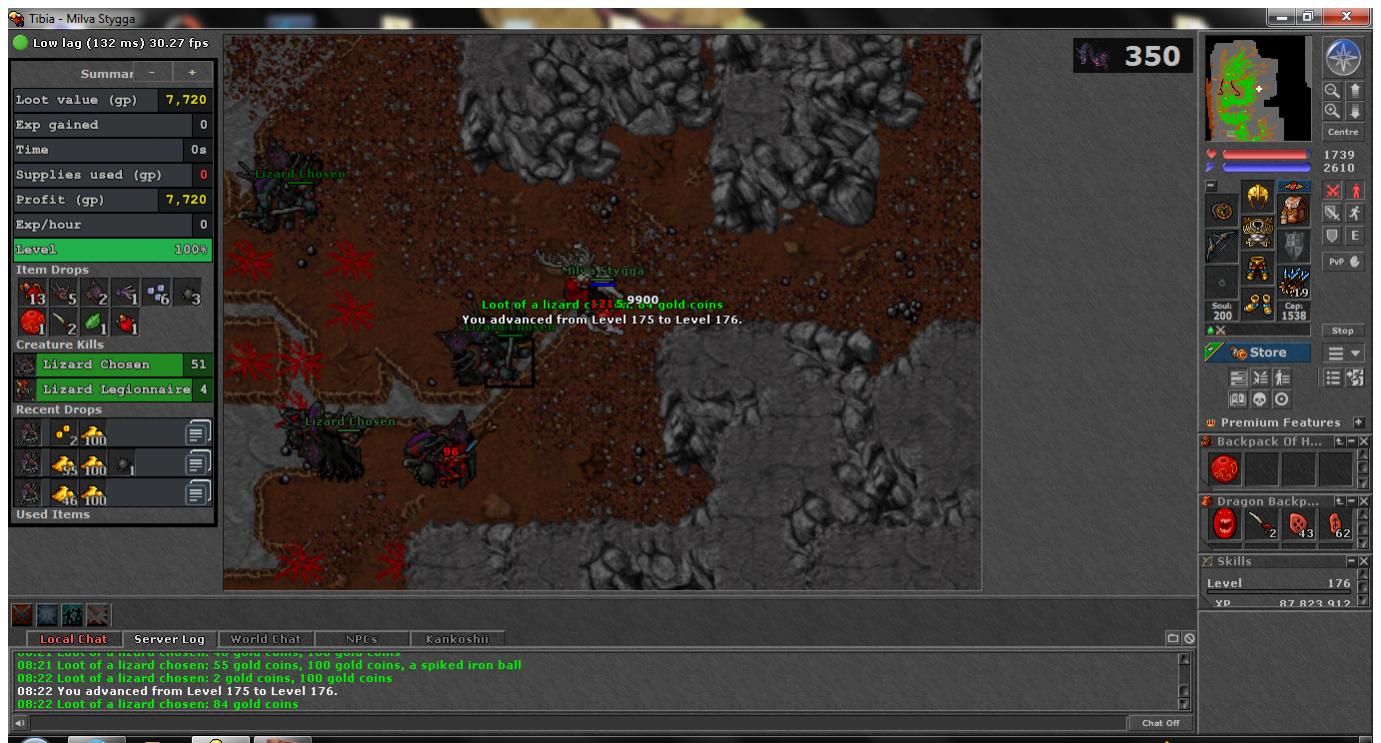Expand the Premium Features panel
This screenshot has width=1381, height=743.
pos(1359,423)
